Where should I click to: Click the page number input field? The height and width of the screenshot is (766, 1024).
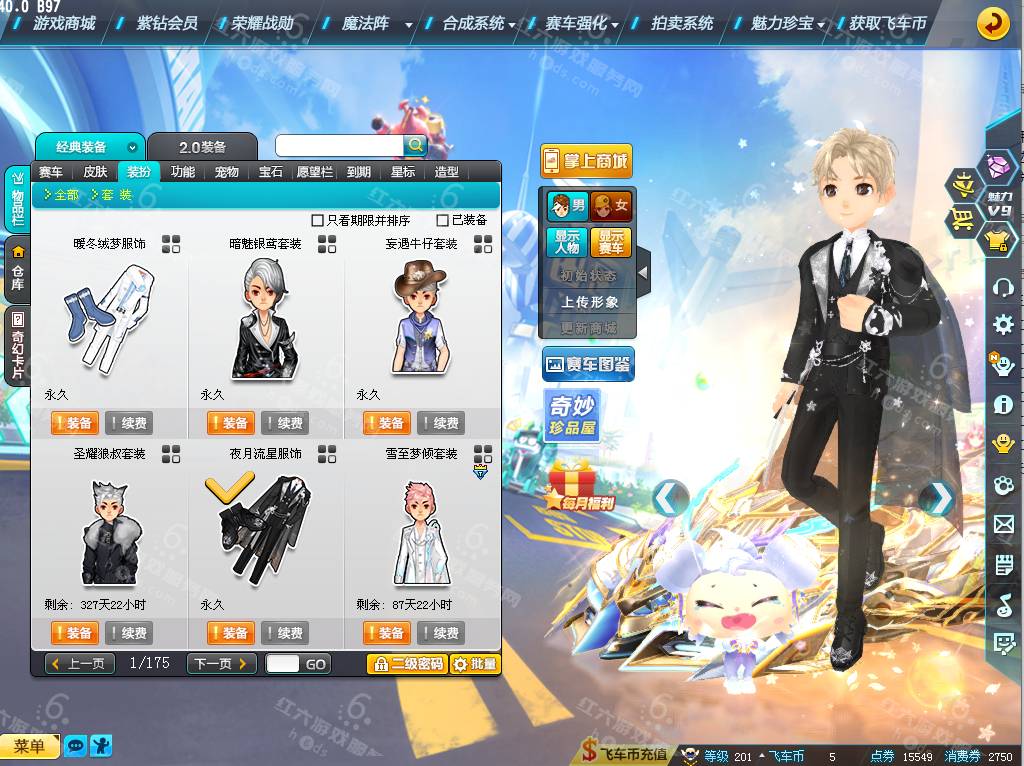pyautogui.click(x=283, y=663)
